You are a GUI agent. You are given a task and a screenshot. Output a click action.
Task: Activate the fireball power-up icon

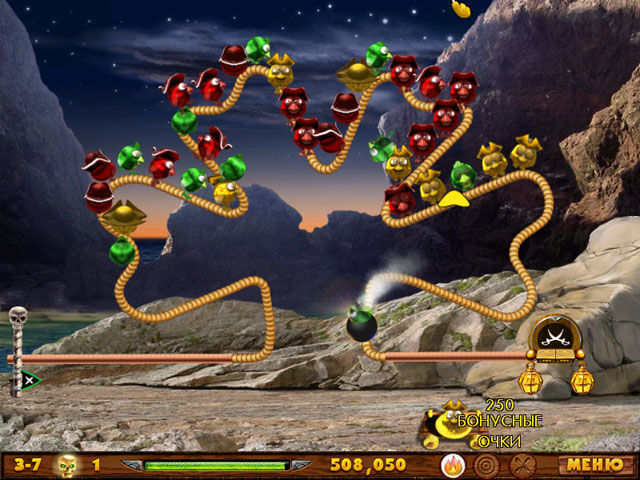(453, 465)
